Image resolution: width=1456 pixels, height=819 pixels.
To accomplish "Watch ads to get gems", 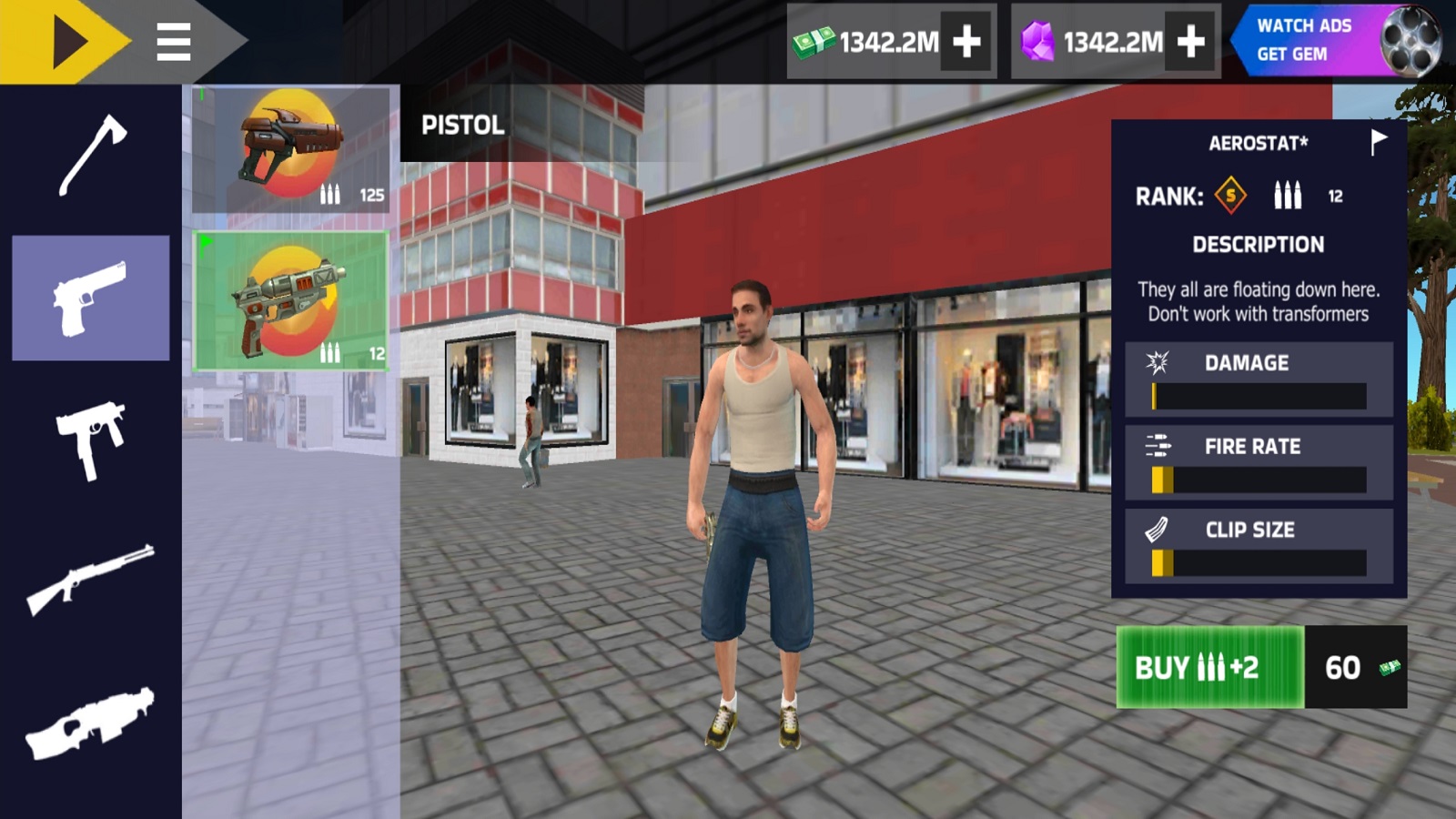I will pos(1336,41).
